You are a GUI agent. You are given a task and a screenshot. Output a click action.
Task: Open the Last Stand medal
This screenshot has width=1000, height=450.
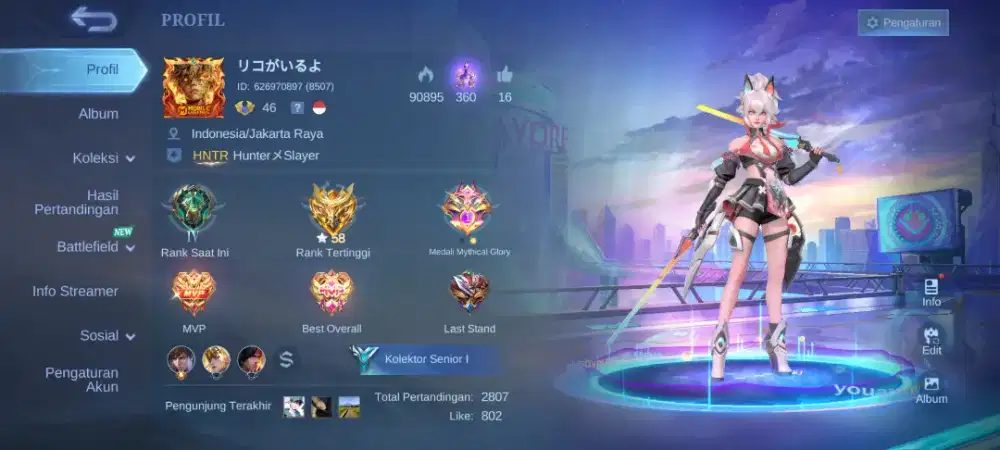469,294
